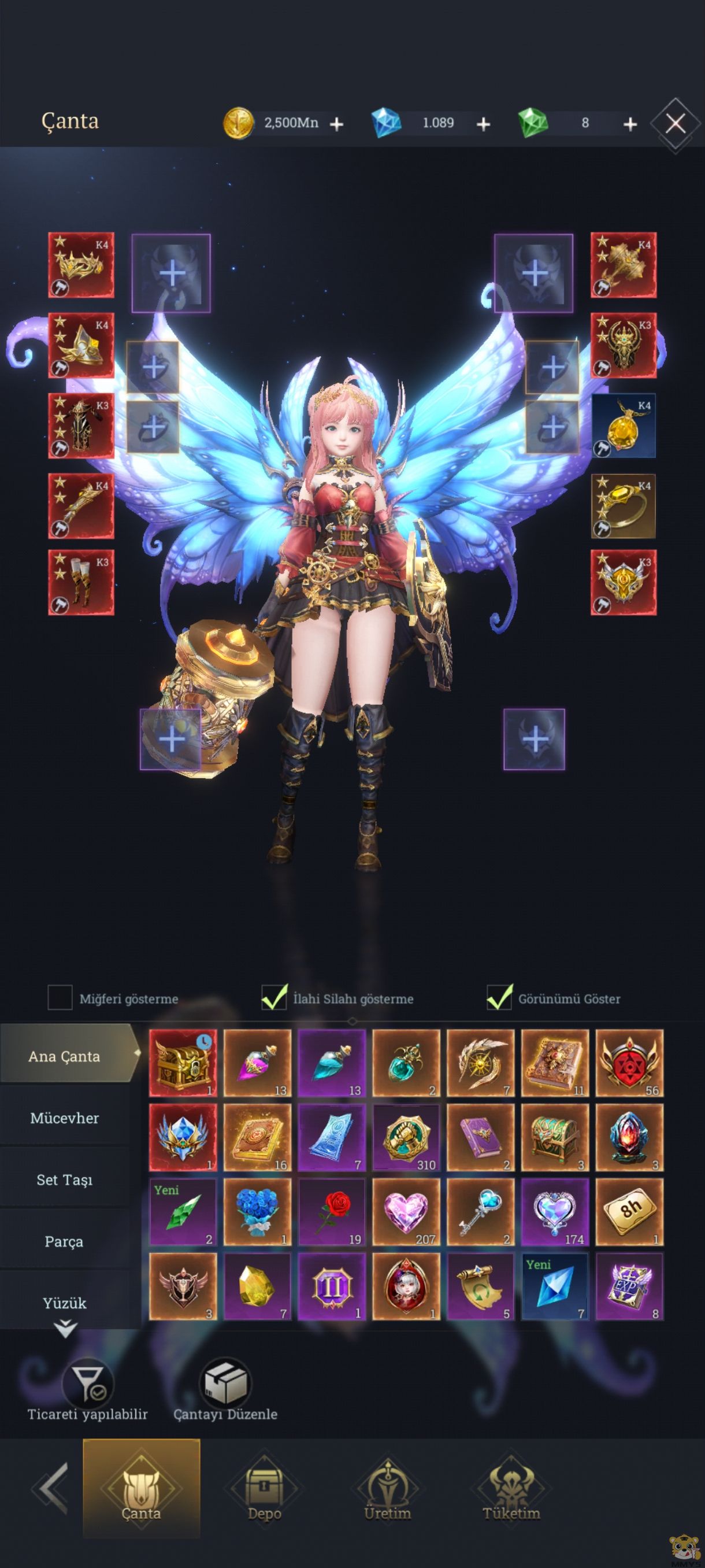Open the Tüketim tab
Viewport: 705px width, 1568px height.
[x=511, y=1494]
